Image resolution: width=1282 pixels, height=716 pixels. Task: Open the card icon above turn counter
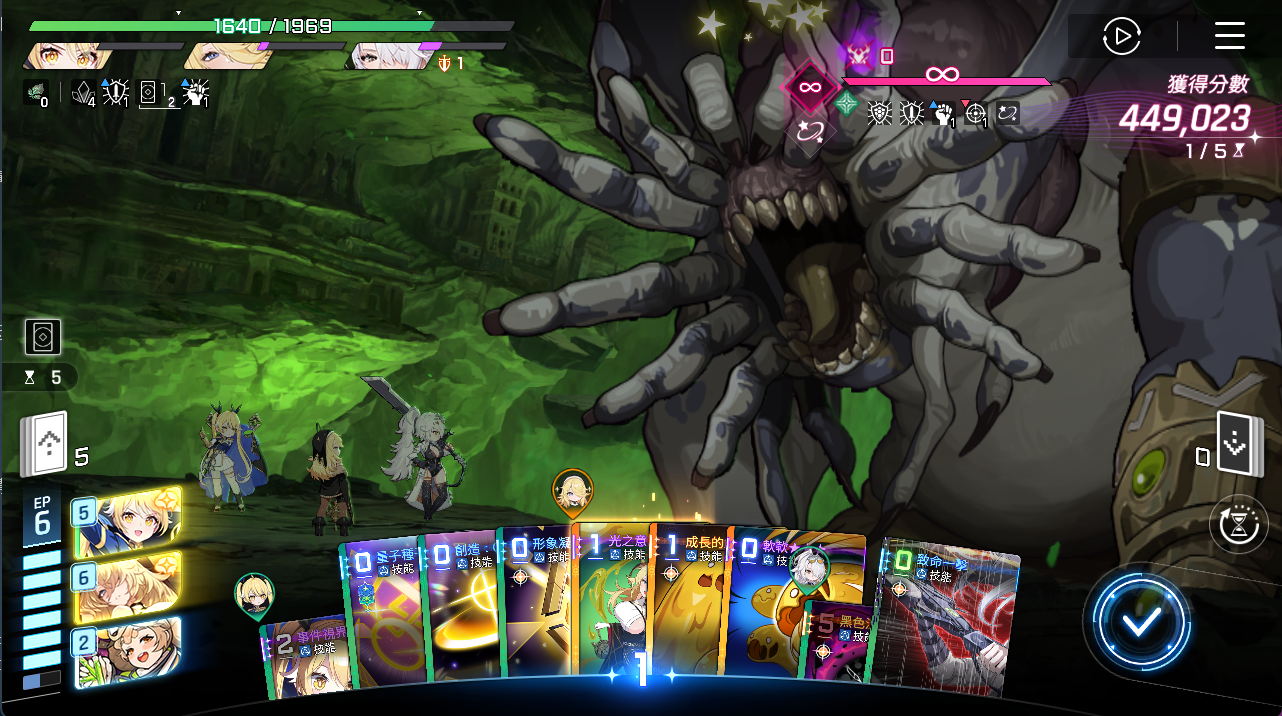pos(43,337)
